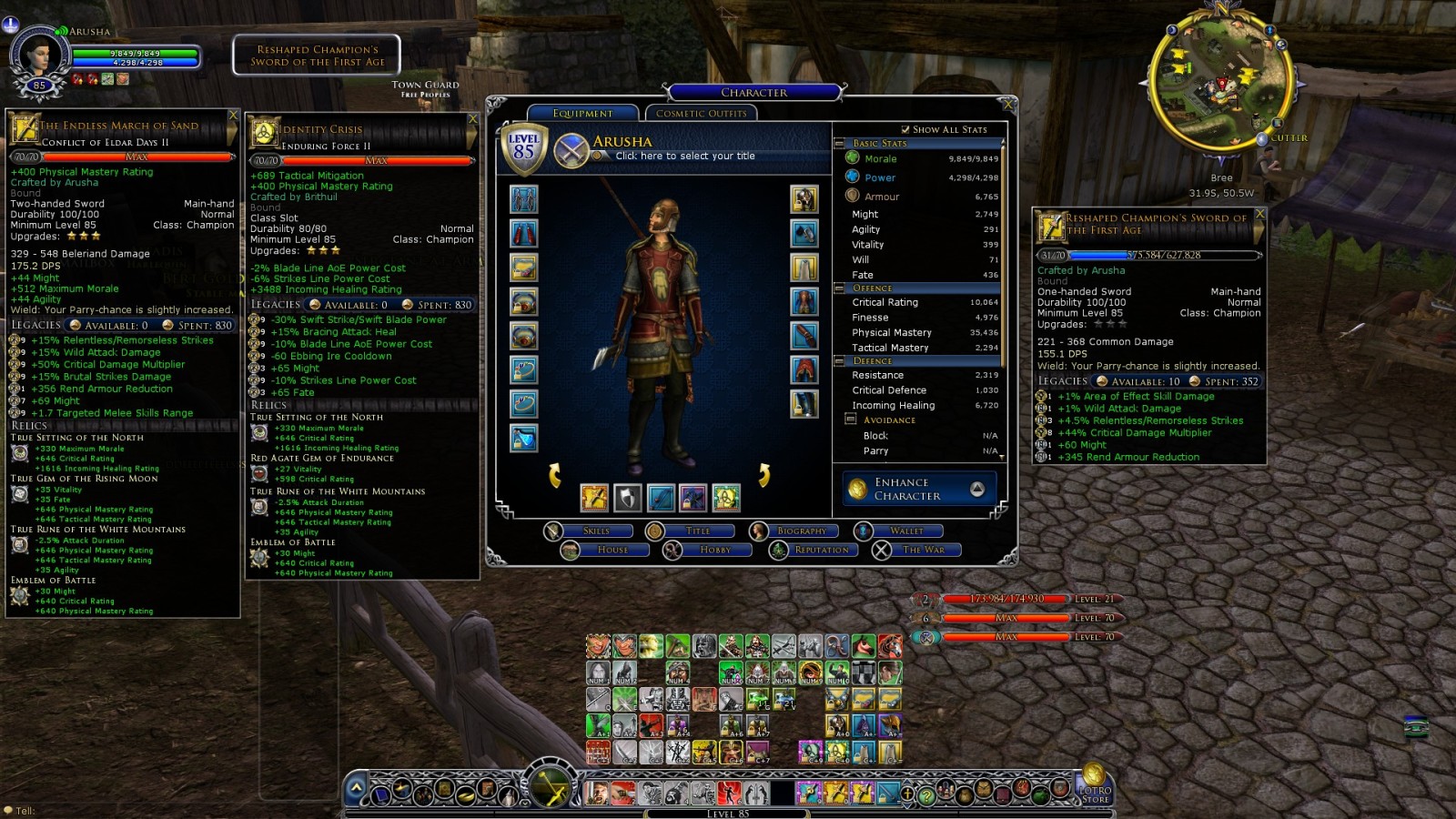Open the Title panel button
Viewport: 1456px width, 819px height.
(x=697, y=531)
